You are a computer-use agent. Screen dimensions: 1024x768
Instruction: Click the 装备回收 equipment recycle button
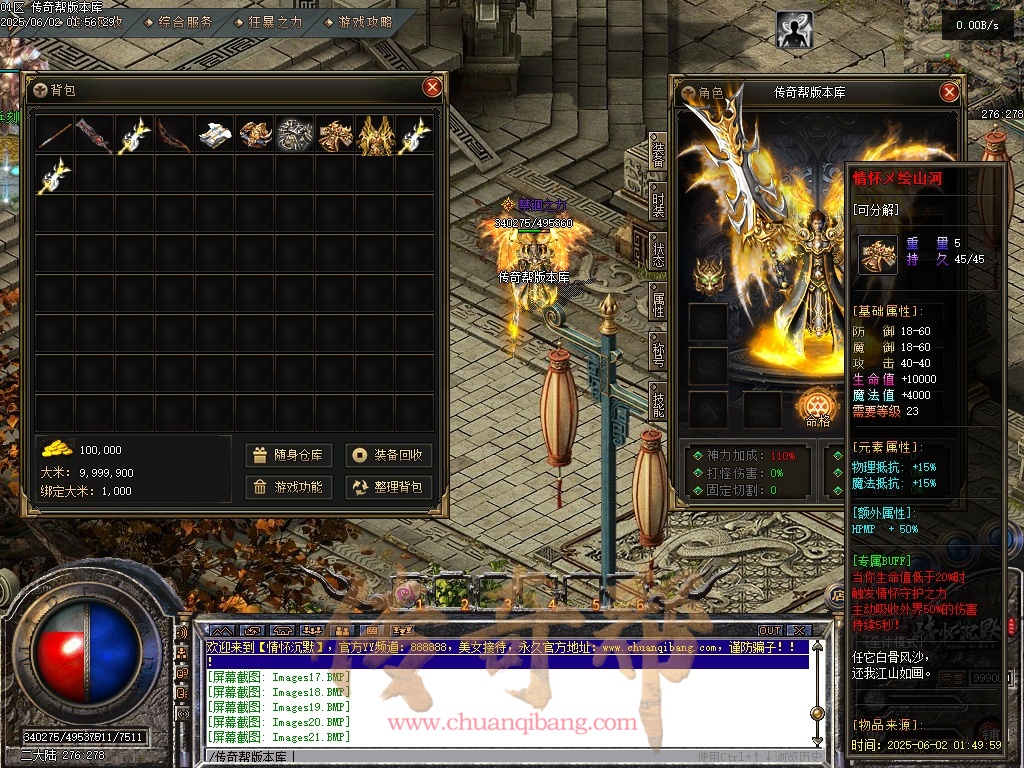click(x=388, y=455)
